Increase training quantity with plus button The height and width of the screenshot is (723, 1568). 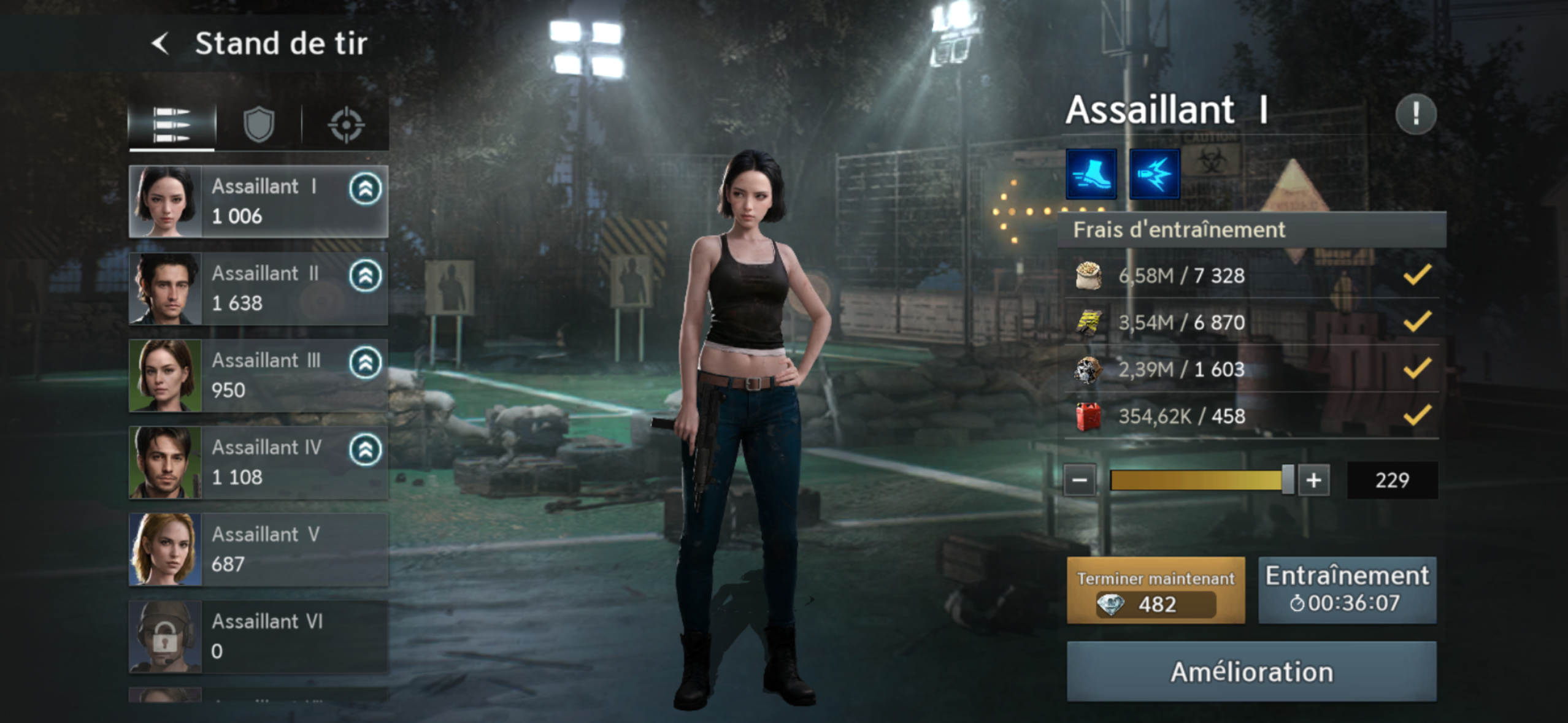click(1313, 480)
